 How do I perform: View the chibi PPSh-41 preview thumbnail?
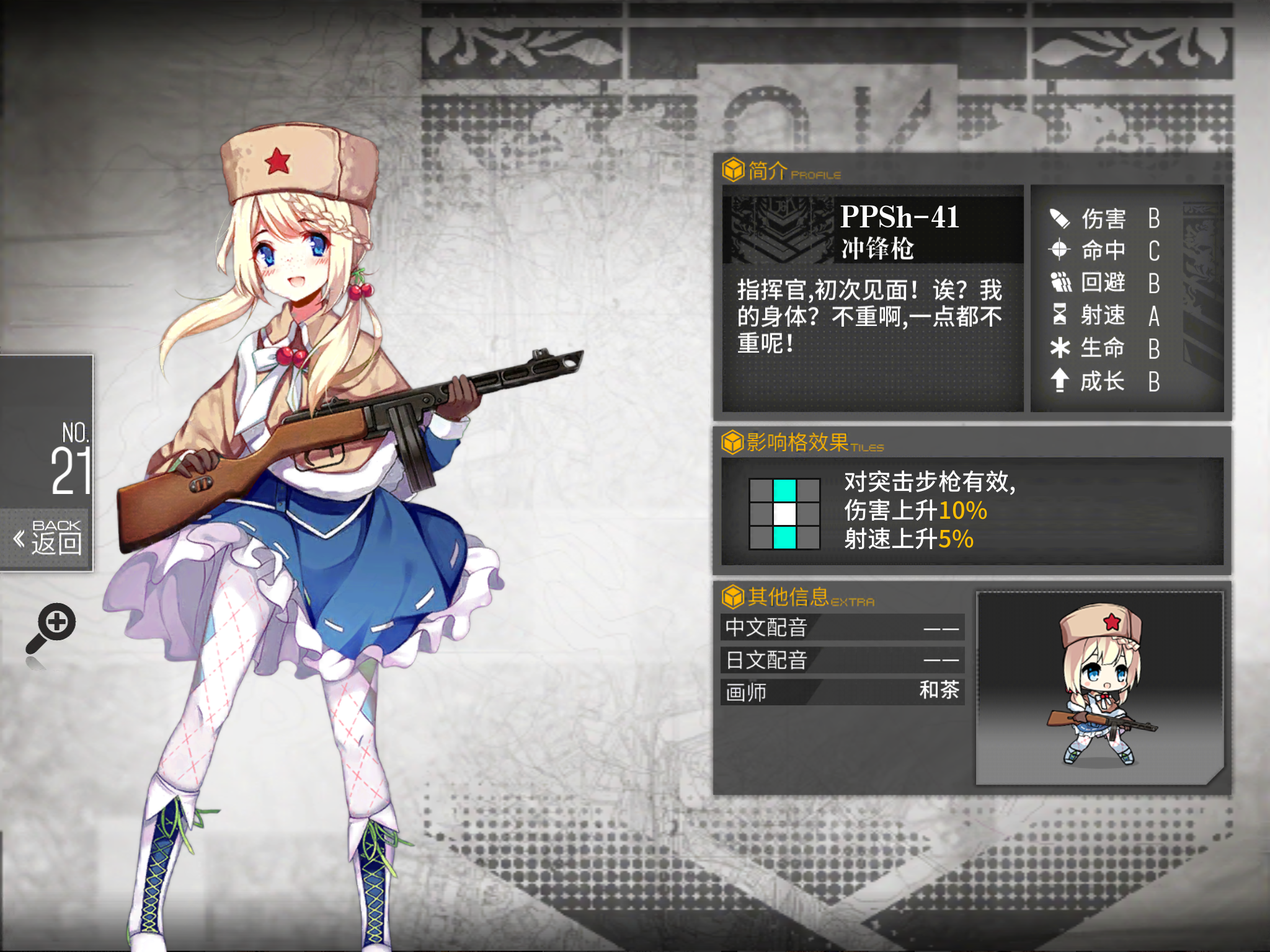(x=1099, y=687)
